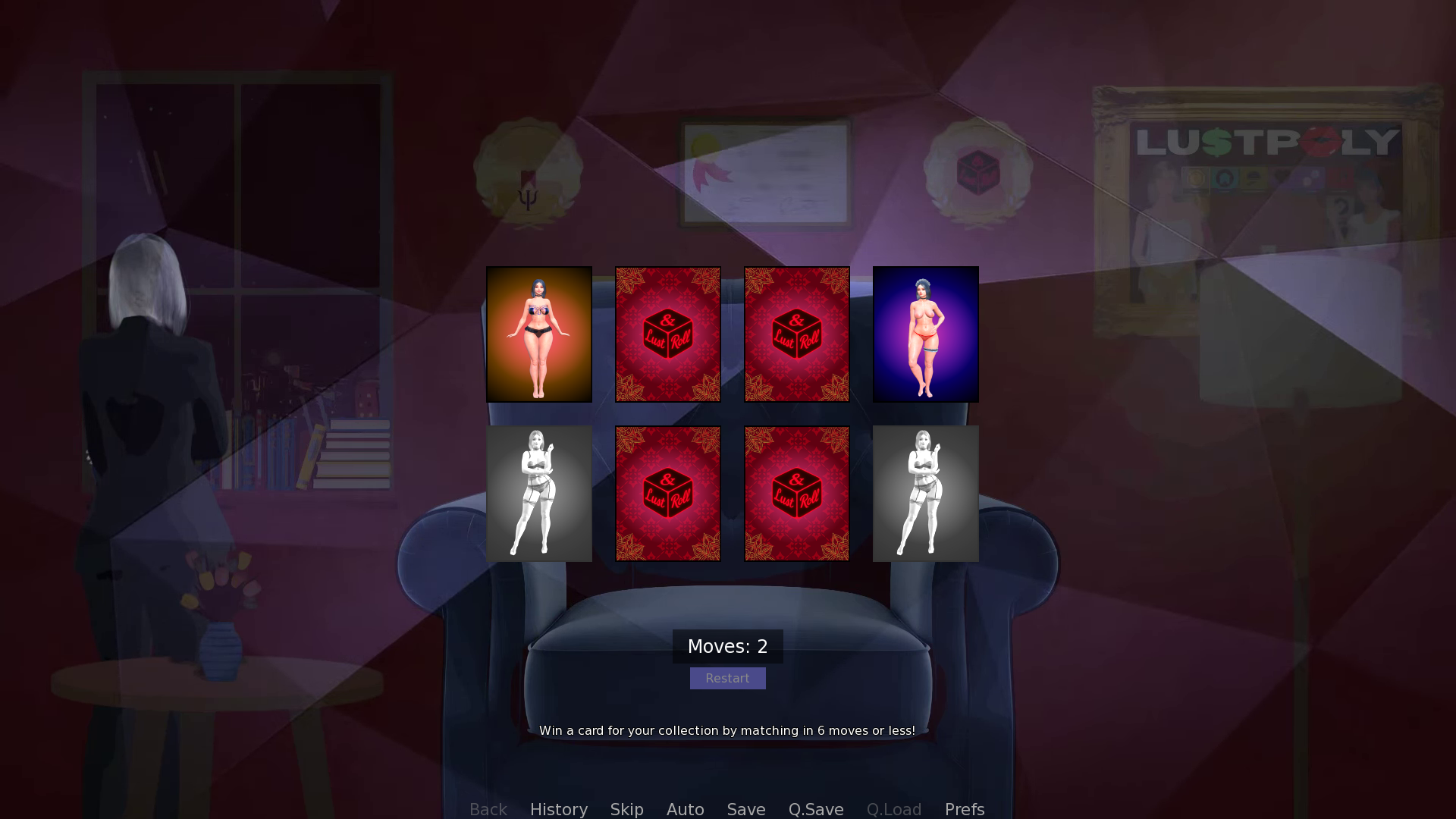Screen dimensions: 1456x819
Task: Open the Prefs settings screen
Action: (964, 809)
